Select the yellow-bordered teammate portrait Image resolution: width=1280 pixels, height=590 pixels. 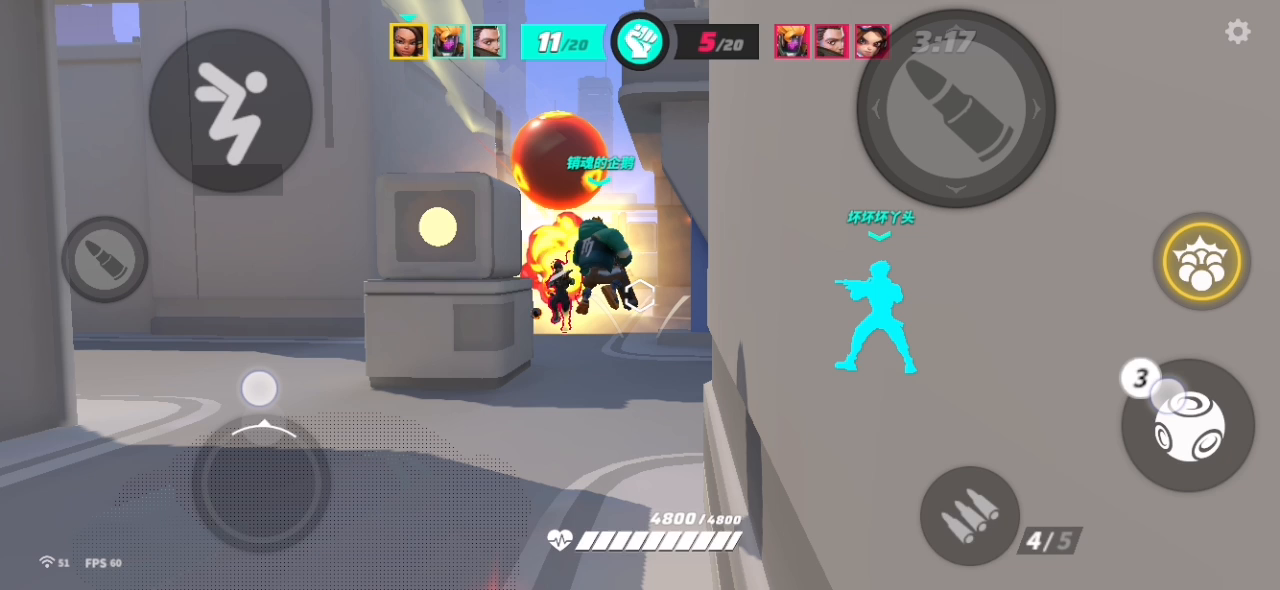408,41
